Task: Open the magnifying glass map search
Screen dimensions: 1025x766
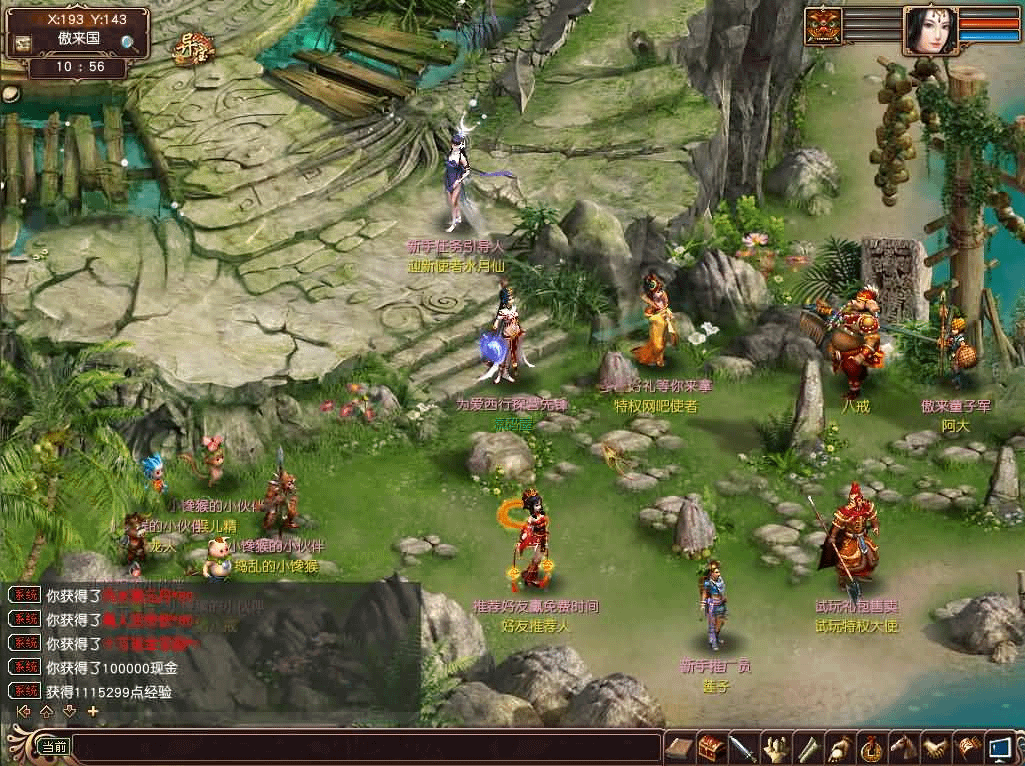Action: pyautogui.click(x=130, y=42)
